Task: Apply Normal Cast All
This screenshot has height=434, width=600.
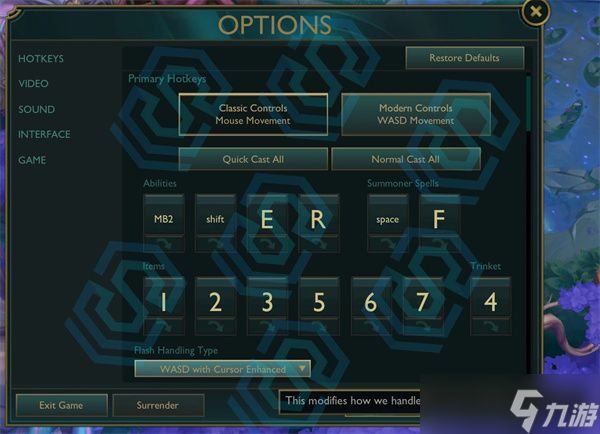Action: (x=405, y=159)
